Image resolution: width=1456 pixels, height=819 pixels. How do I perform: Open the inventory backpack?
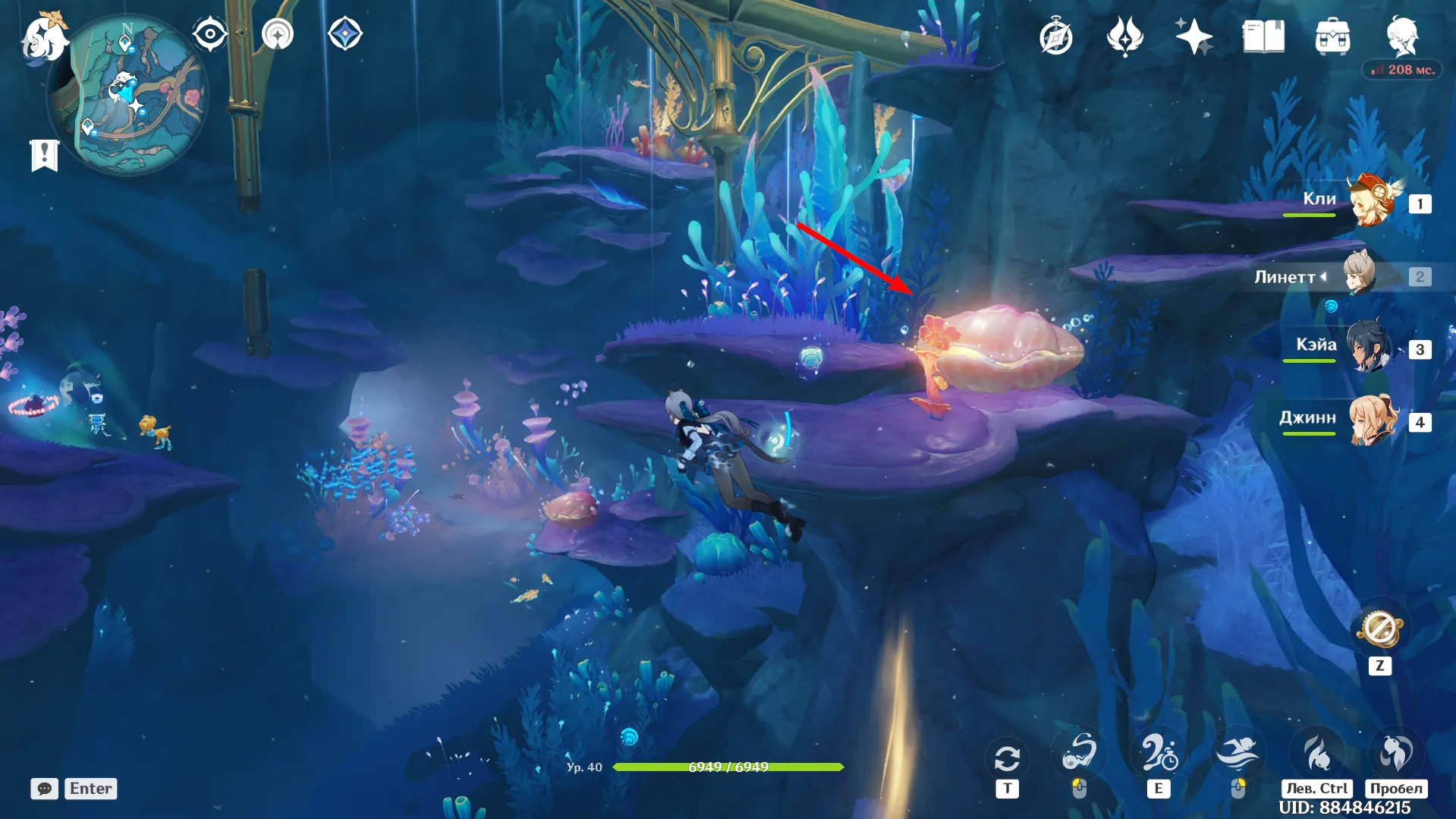click(1332, 37)
